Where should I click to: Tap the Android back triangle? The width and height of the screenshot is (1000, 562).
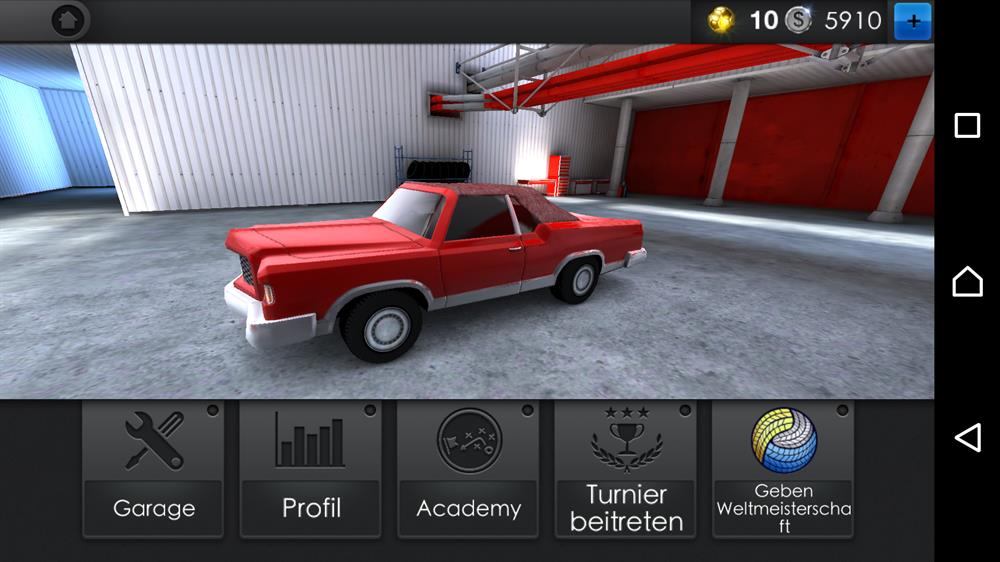point(967,438)
